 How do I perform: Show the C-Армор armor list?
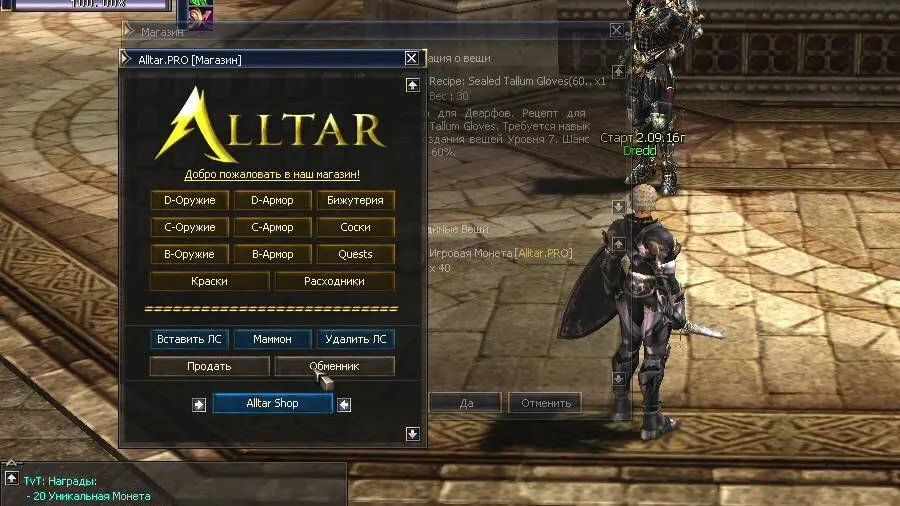(272, 227)
